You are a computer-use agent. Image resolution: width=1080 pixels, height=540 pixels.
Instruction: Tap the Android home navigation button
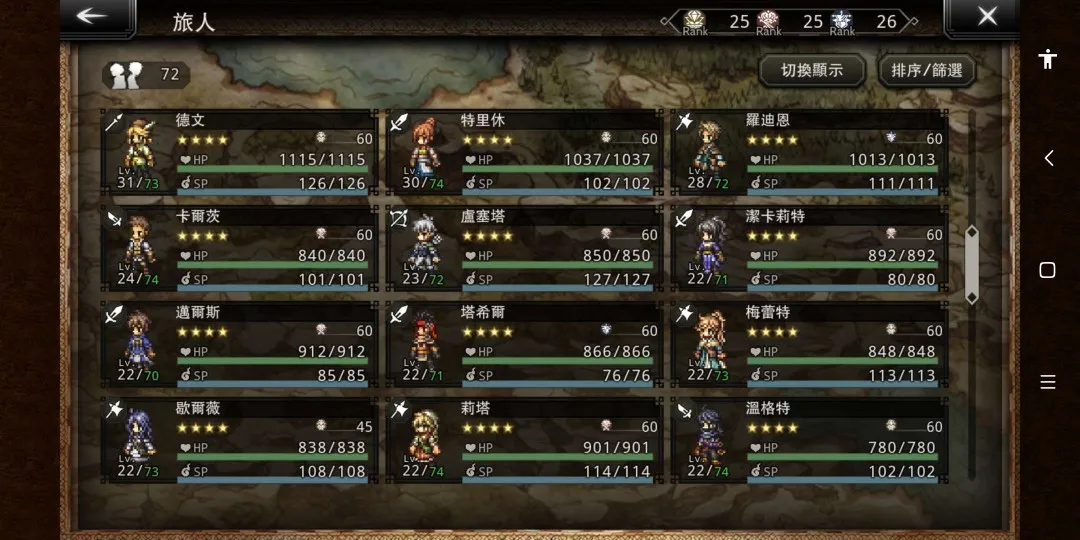pos(1048,270)
